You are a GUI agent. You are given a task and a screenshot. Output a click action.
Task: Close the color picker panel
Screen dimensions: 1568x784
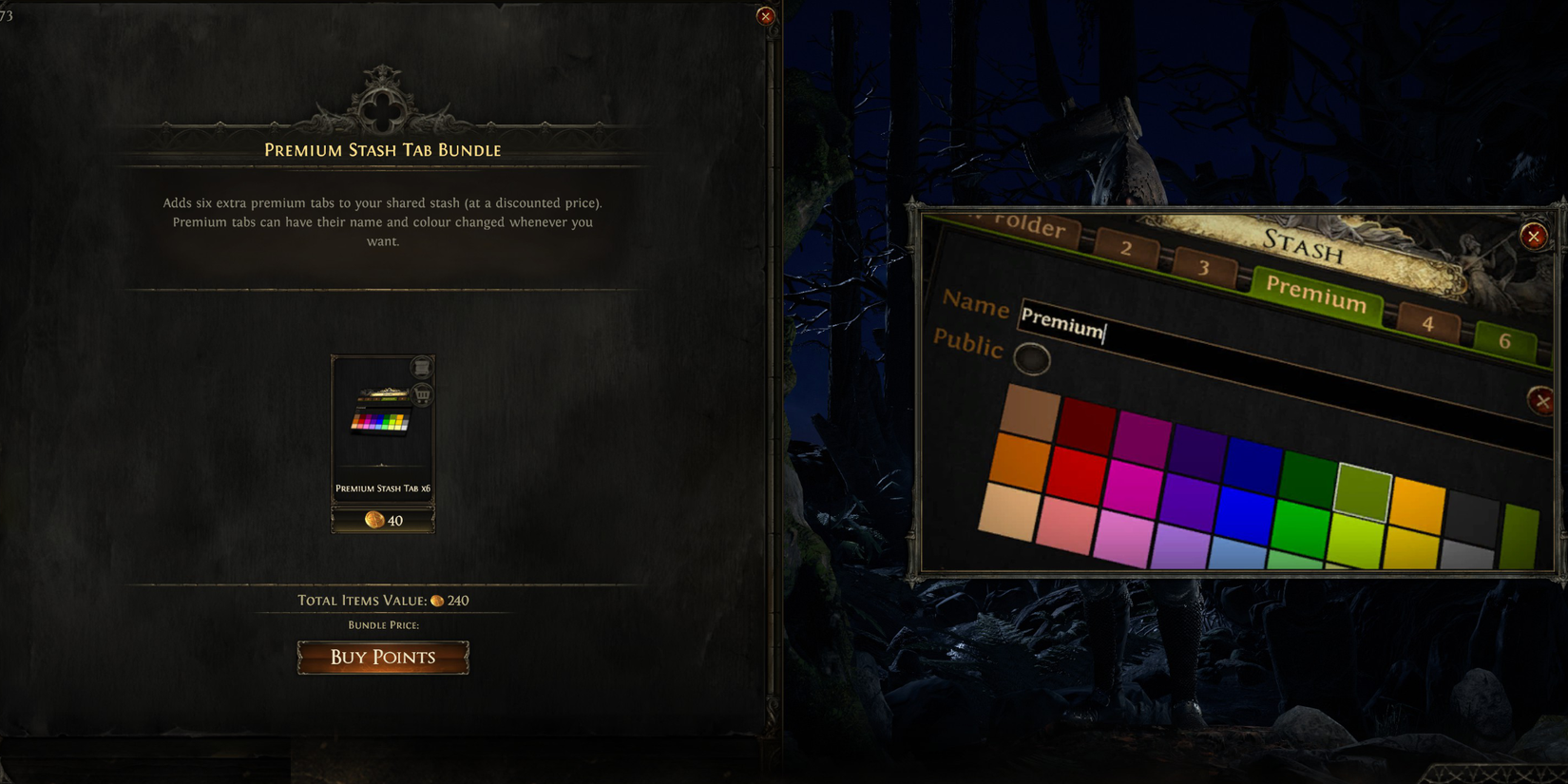pos(1543,400)
